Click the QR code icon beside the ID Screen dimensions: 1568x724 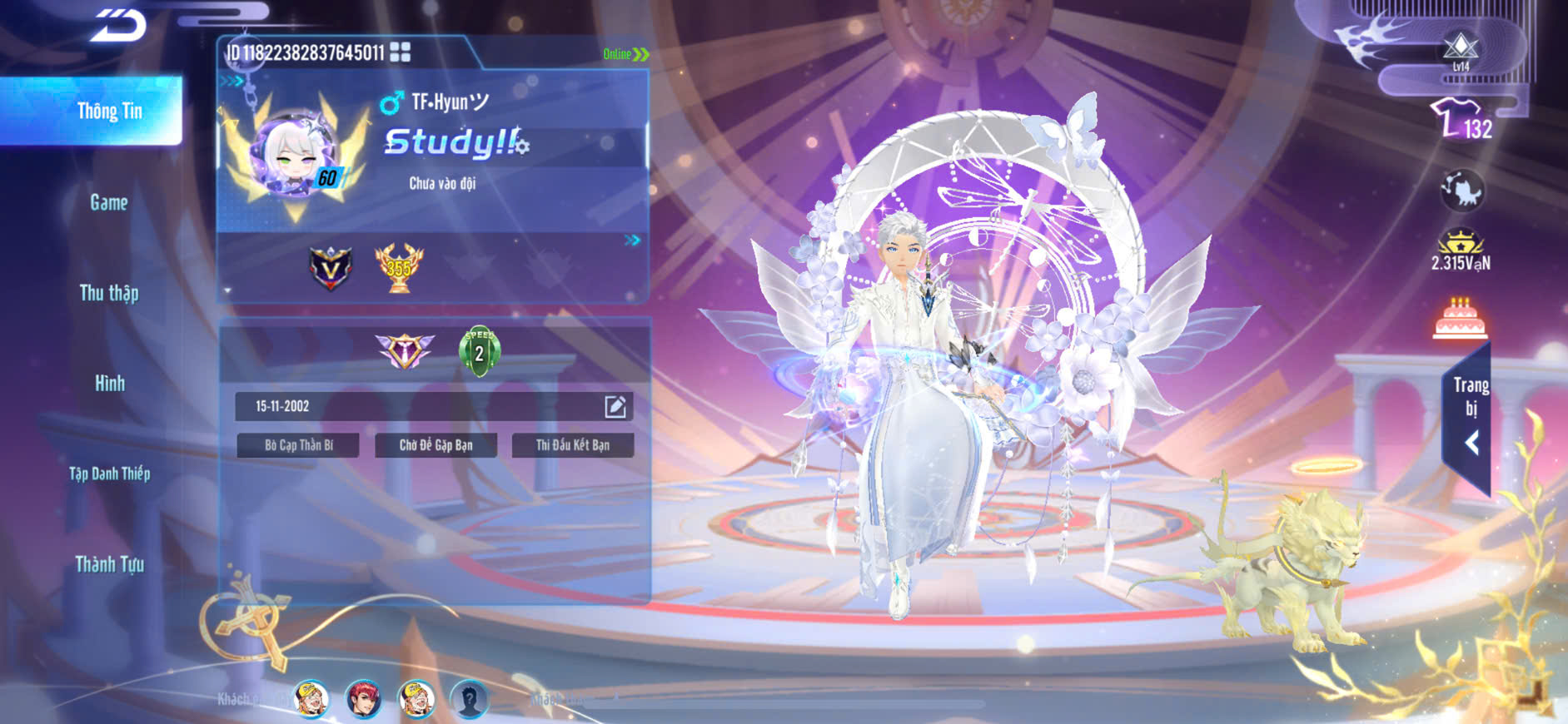[401, 52]
